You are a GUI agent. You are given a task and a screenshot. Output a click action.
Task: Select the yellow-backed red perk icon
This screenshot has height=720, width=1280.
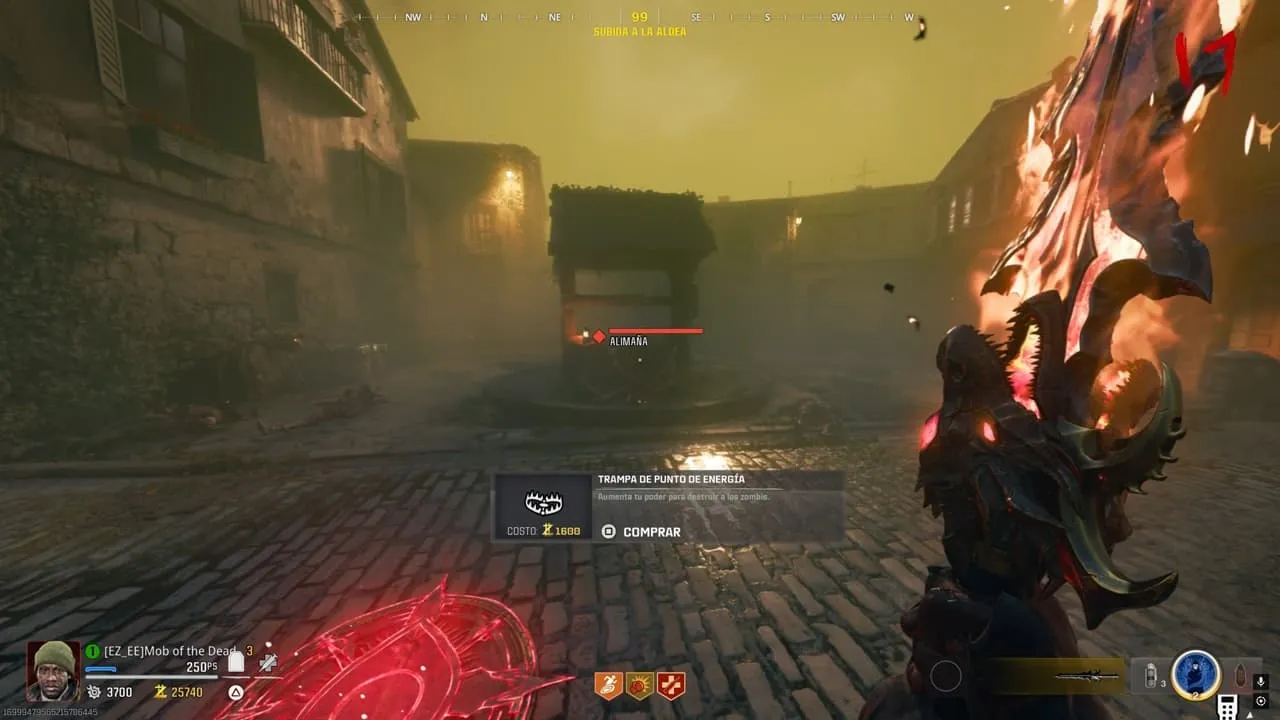click(639, 685)
